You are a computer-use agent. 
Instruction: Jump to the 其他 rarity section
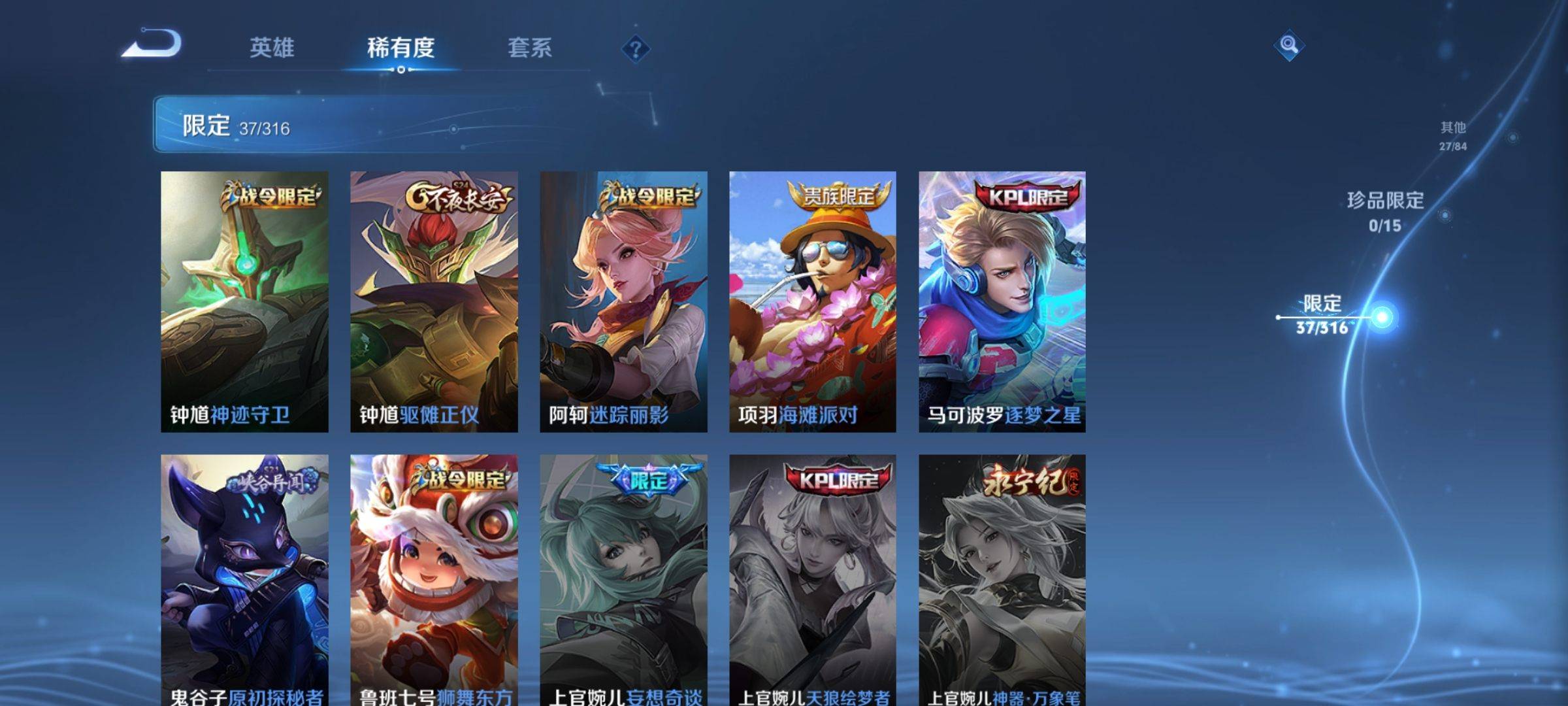pyautogui.click(x=1453, y=135)
